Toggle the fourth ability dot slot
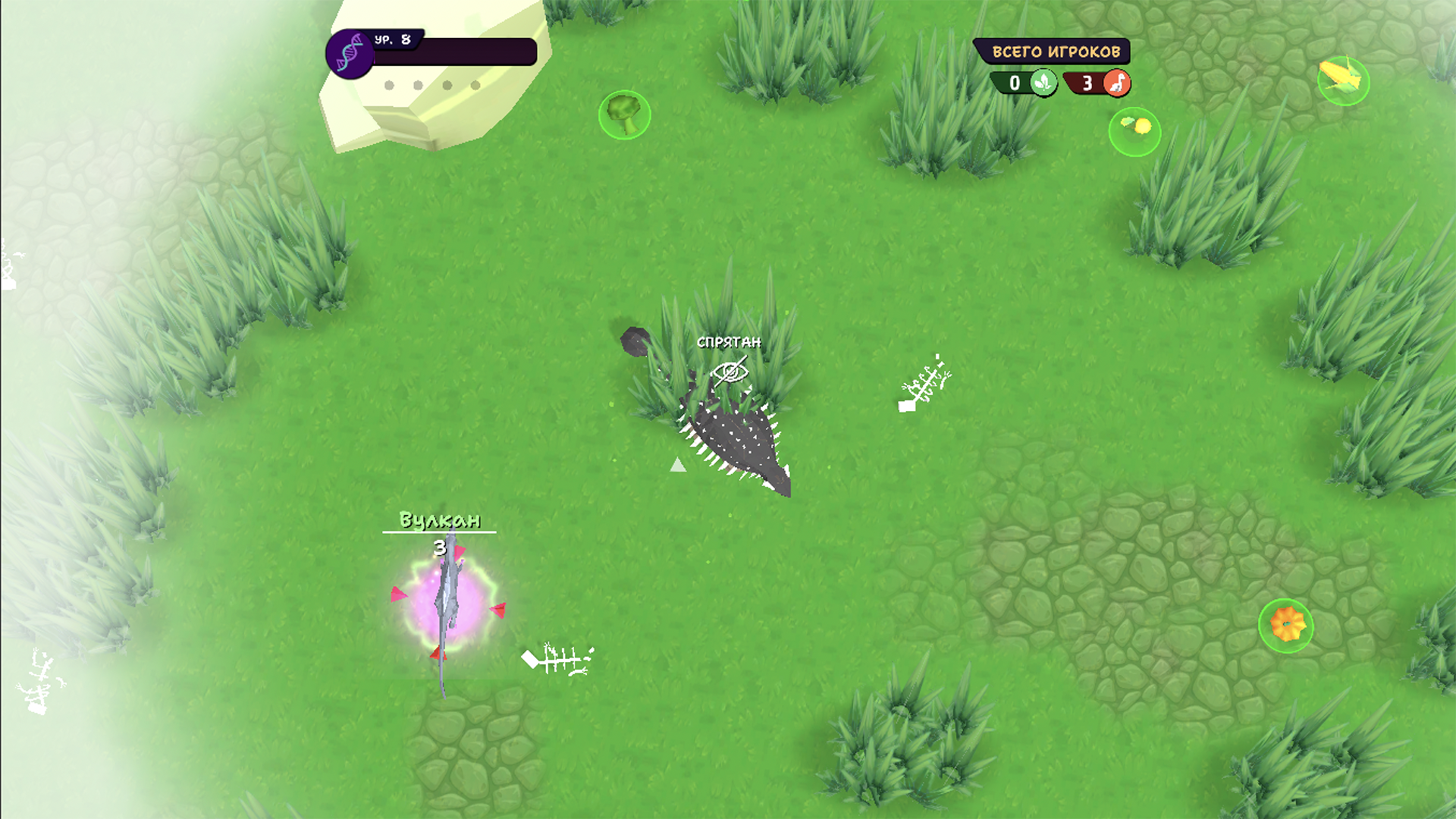 pyautogui.click(x=477, y=85)
